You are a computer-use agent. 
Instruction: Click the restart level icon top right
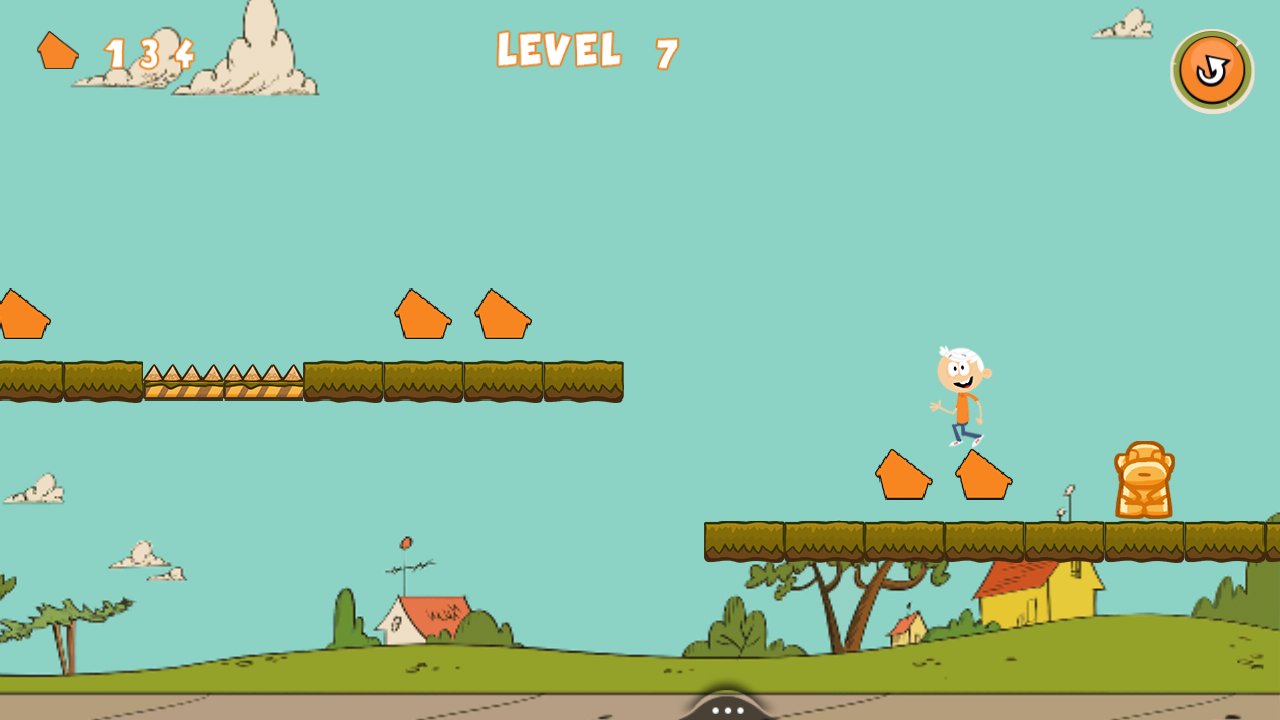[1213, 68]
